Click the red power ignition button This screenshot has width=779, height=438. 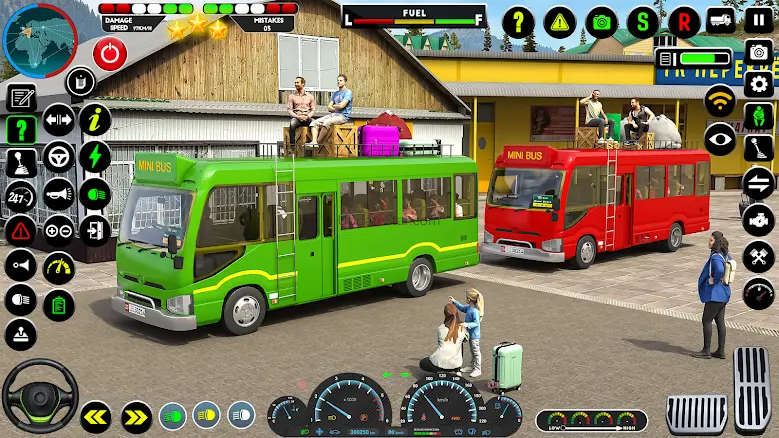point(110,52)
